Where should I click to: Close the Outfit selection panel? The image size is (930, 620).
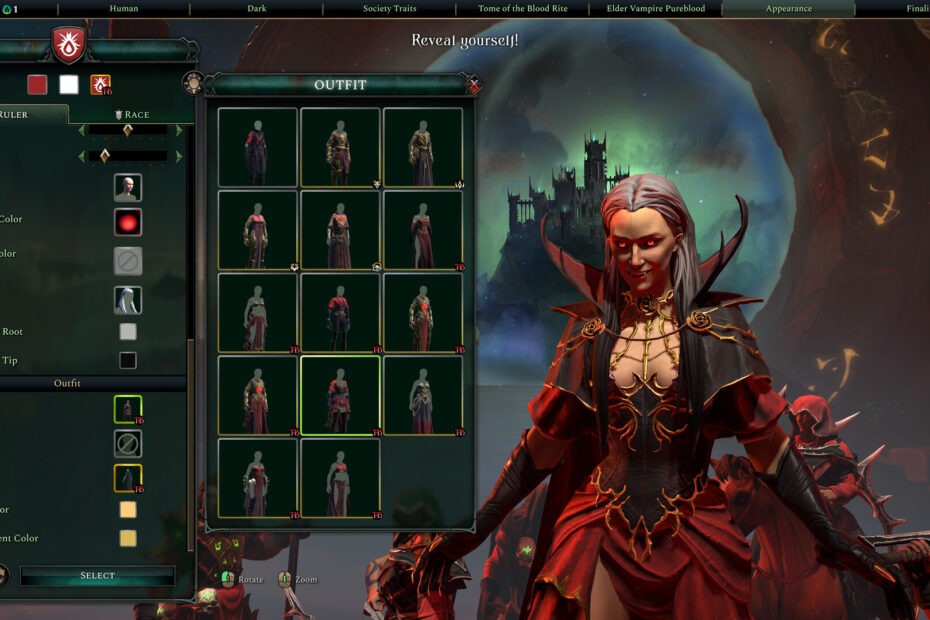[474, 85]
